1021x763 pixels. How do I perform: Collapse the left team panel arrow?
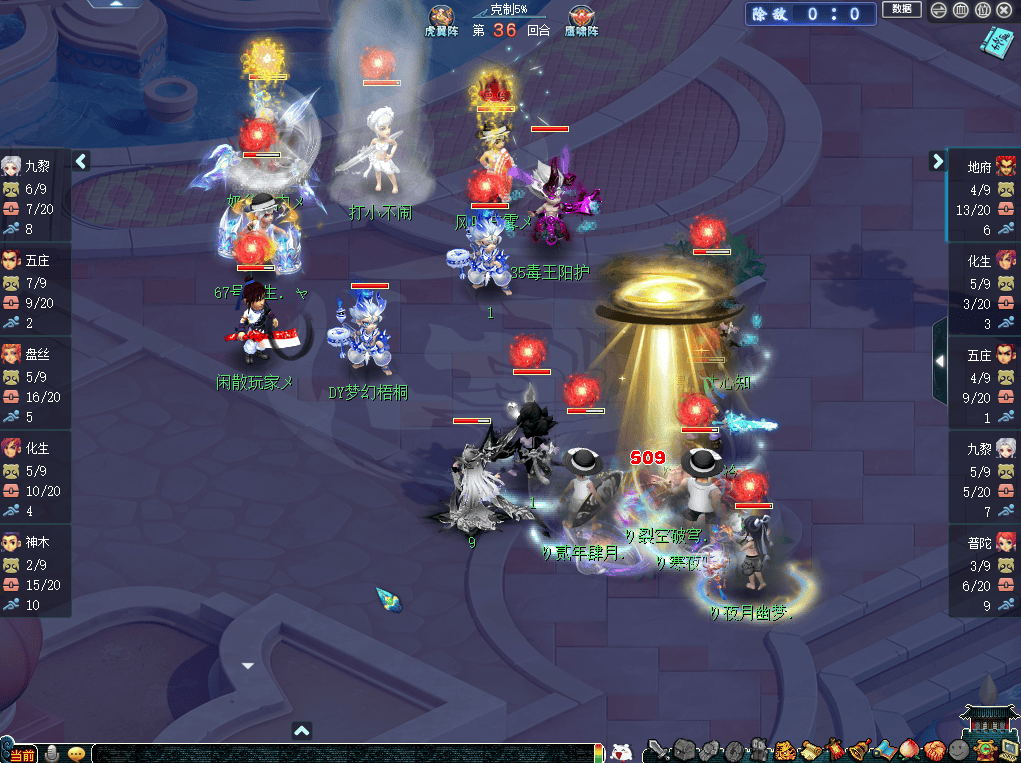coord(82,160)
